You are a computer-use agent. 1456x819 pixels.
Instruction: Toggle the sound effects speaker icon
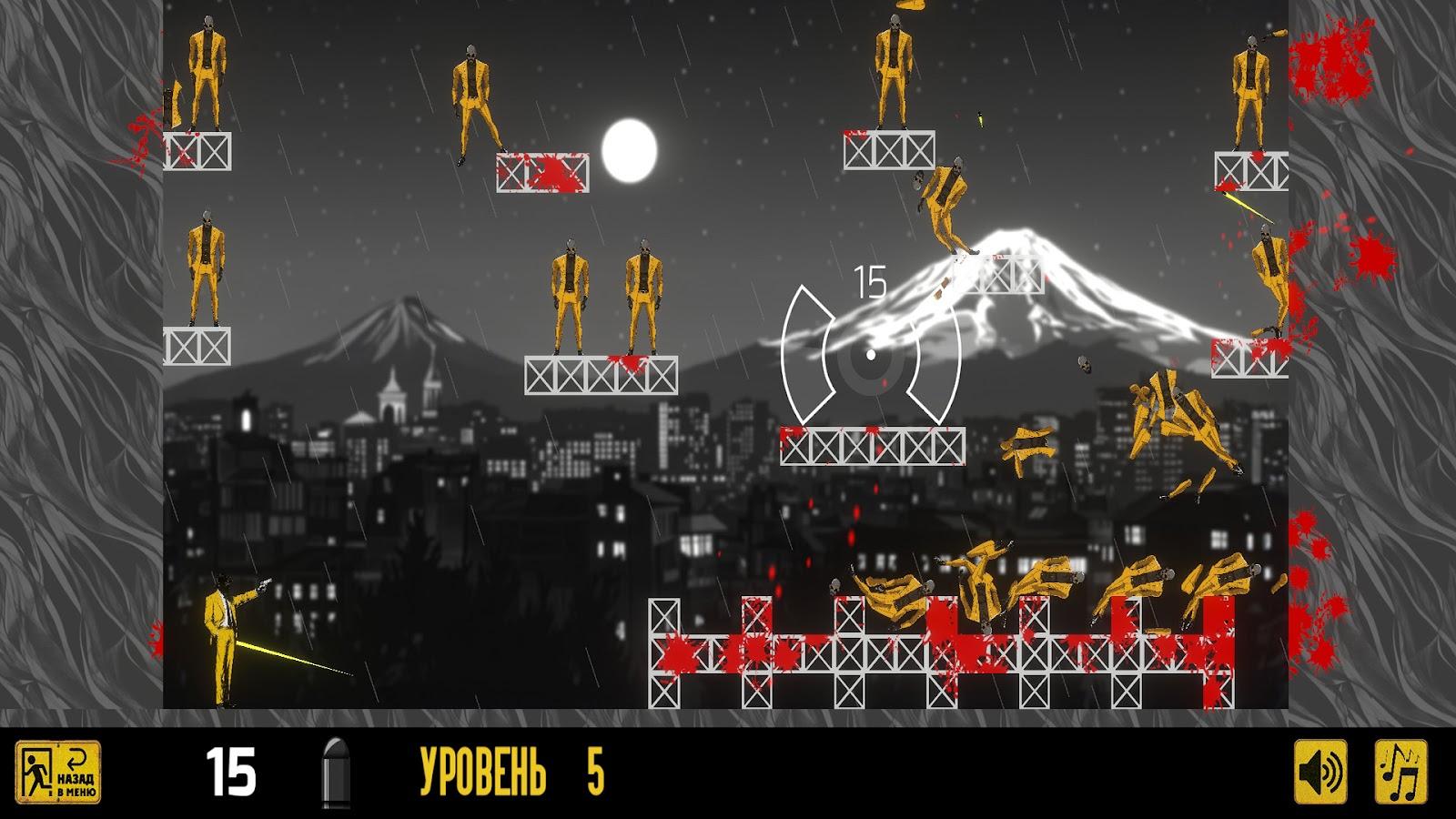pyautogui.click(x=1321, y=773)
